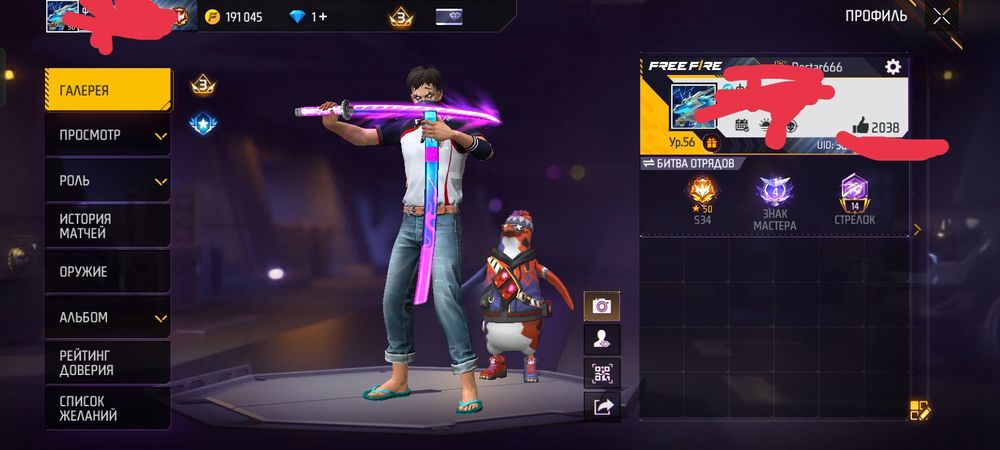This screenshot has height=450, width=1000.
Task: Open Рейтинг доверия
Action: pyautogui.click(x=107, y=362)
